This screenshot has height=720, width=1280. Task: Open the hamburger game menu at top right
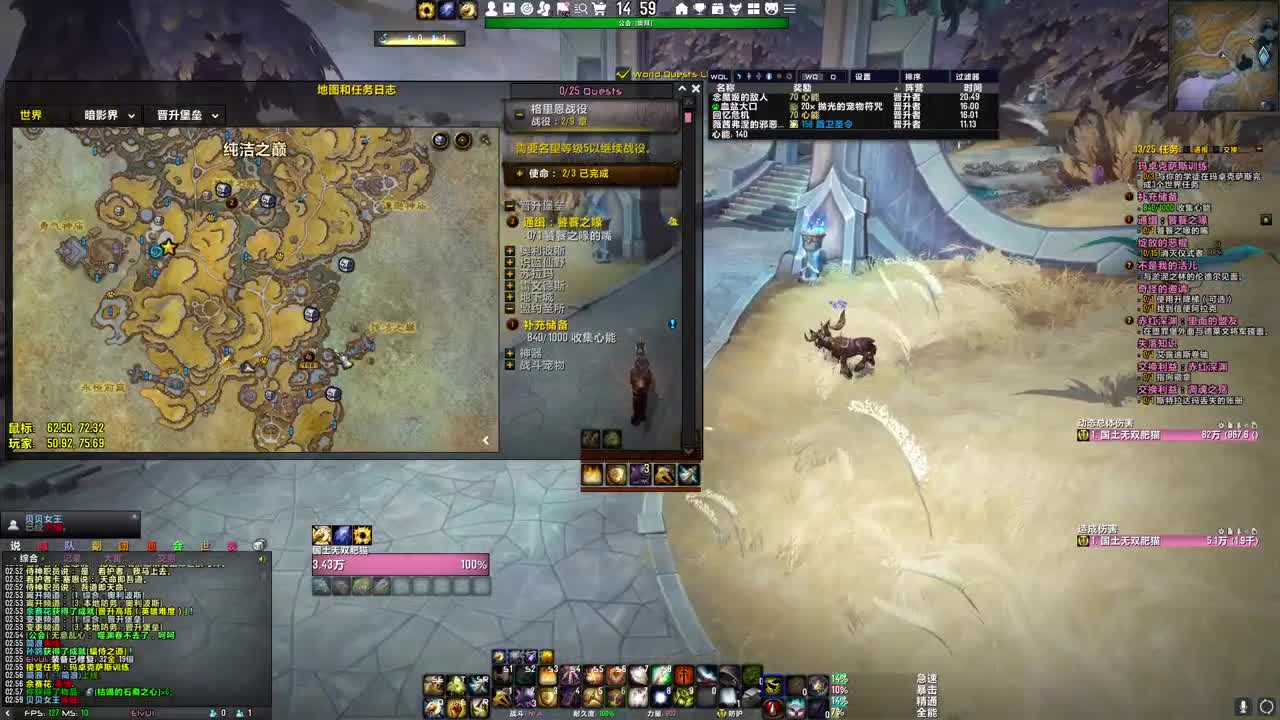point(789,9)
